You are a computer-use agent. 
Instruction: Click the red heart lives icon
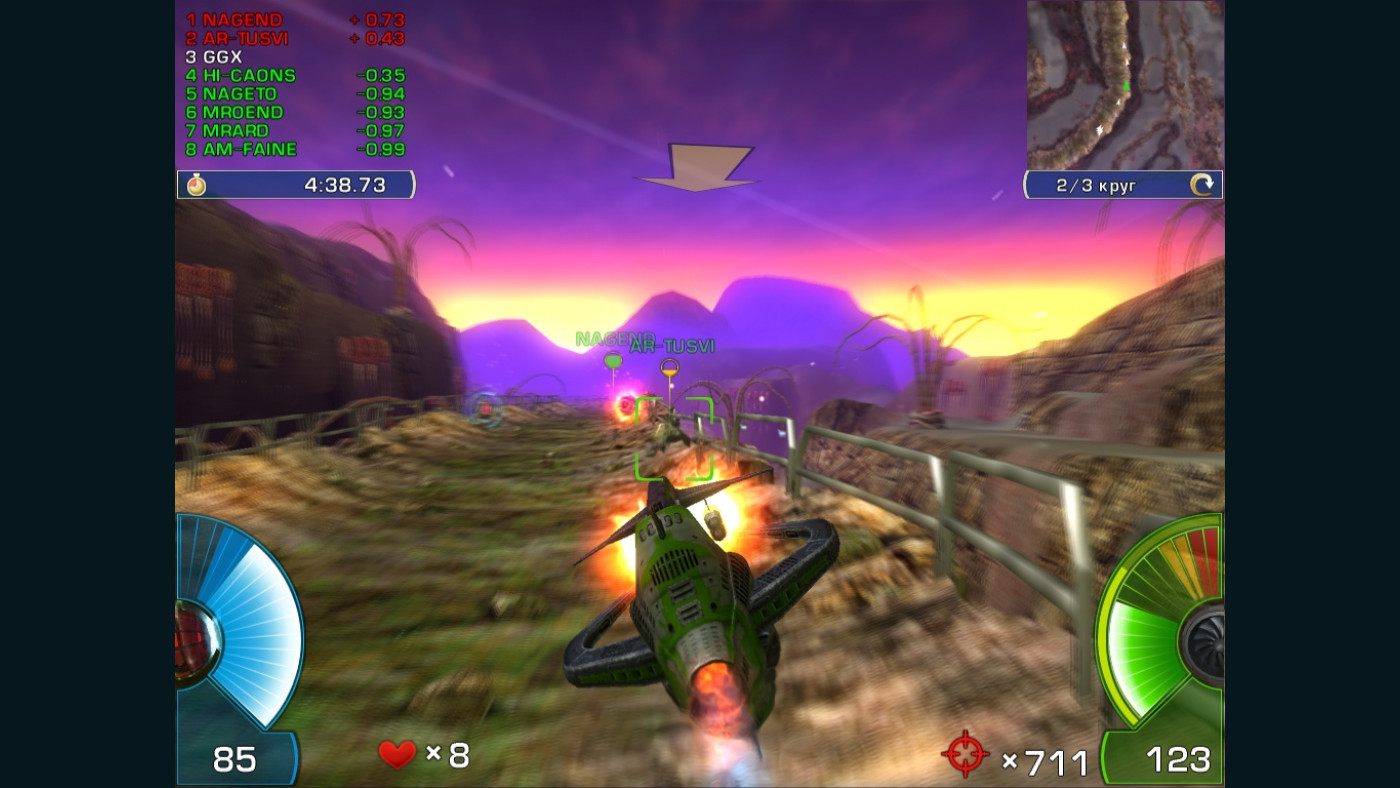397,754
